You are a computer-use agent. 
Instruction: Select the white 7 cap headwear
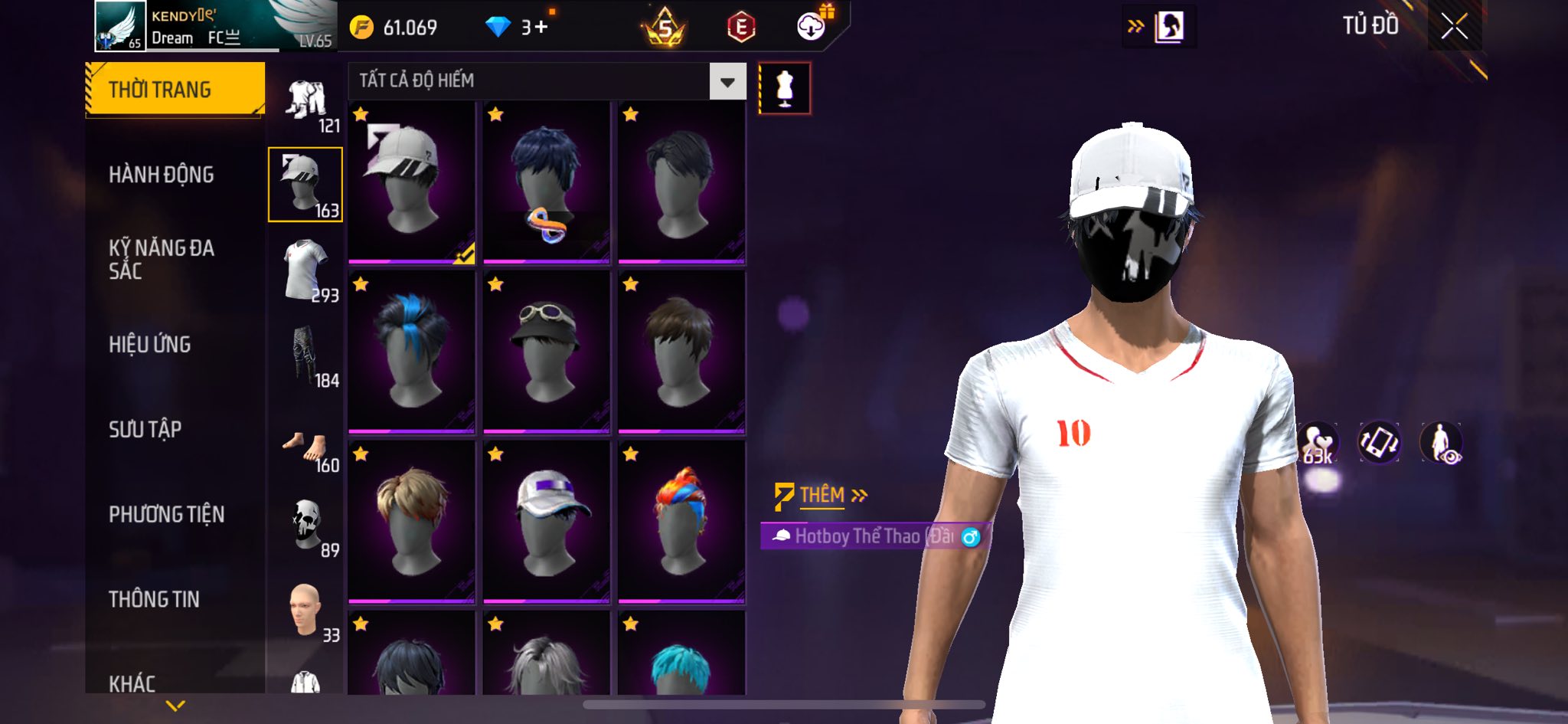click(x=411, y=182)
